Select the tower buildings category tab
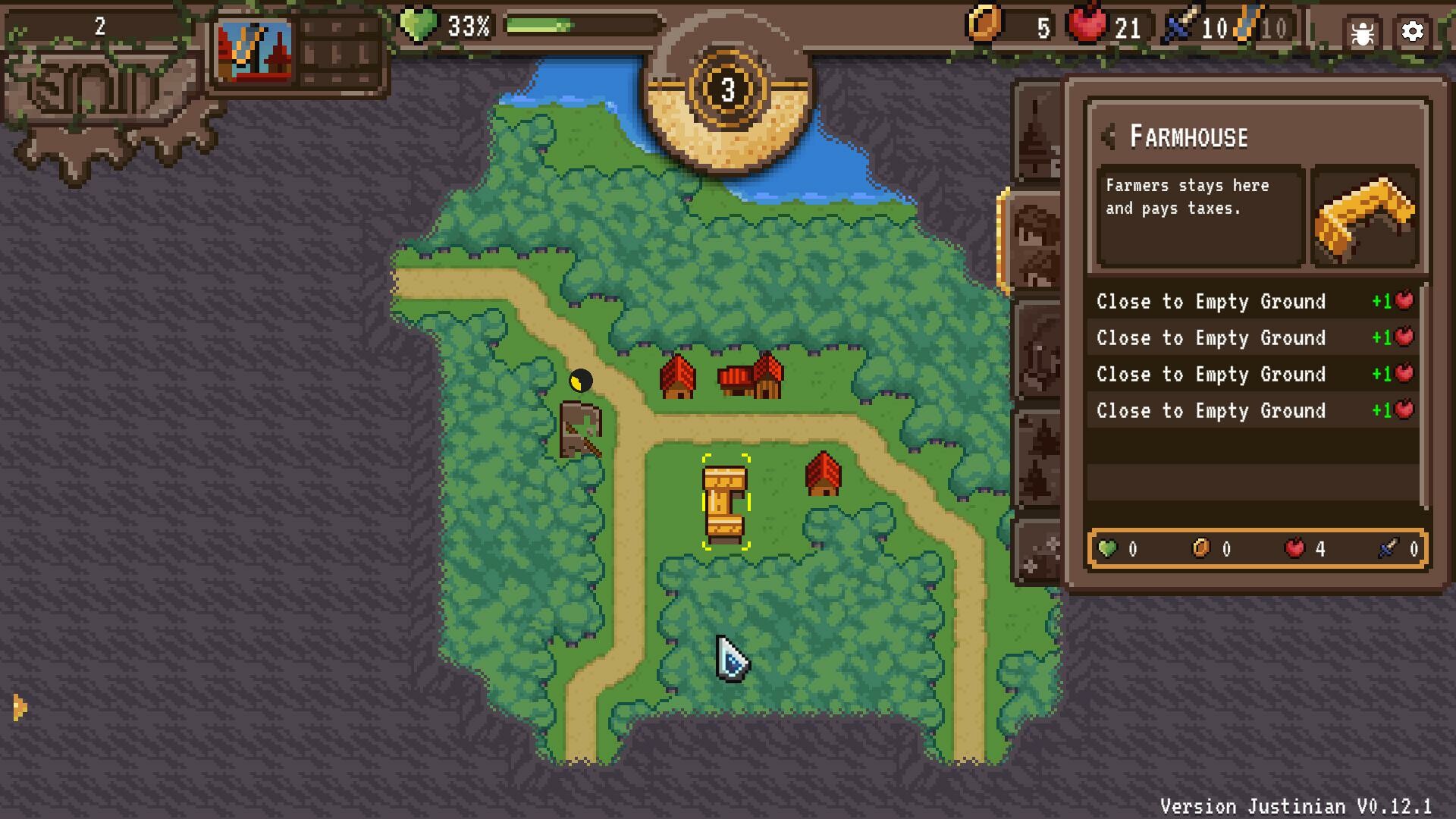The height and width of the screenshot is (819, 1456). point(1039,136)
